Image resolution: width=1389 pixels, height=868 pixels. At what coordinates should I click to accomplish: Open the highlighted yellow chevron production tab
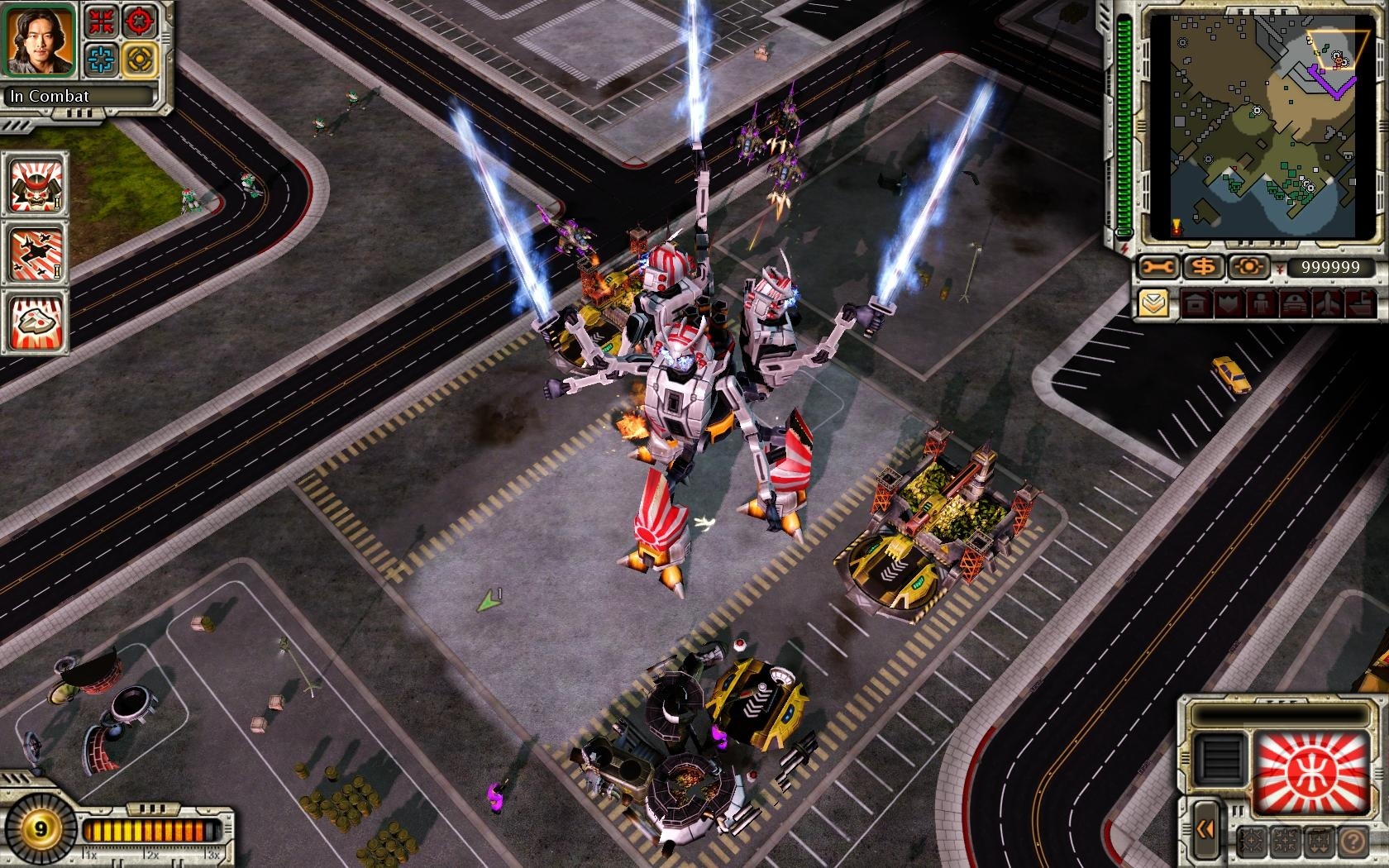click(x=1154, y=304)
